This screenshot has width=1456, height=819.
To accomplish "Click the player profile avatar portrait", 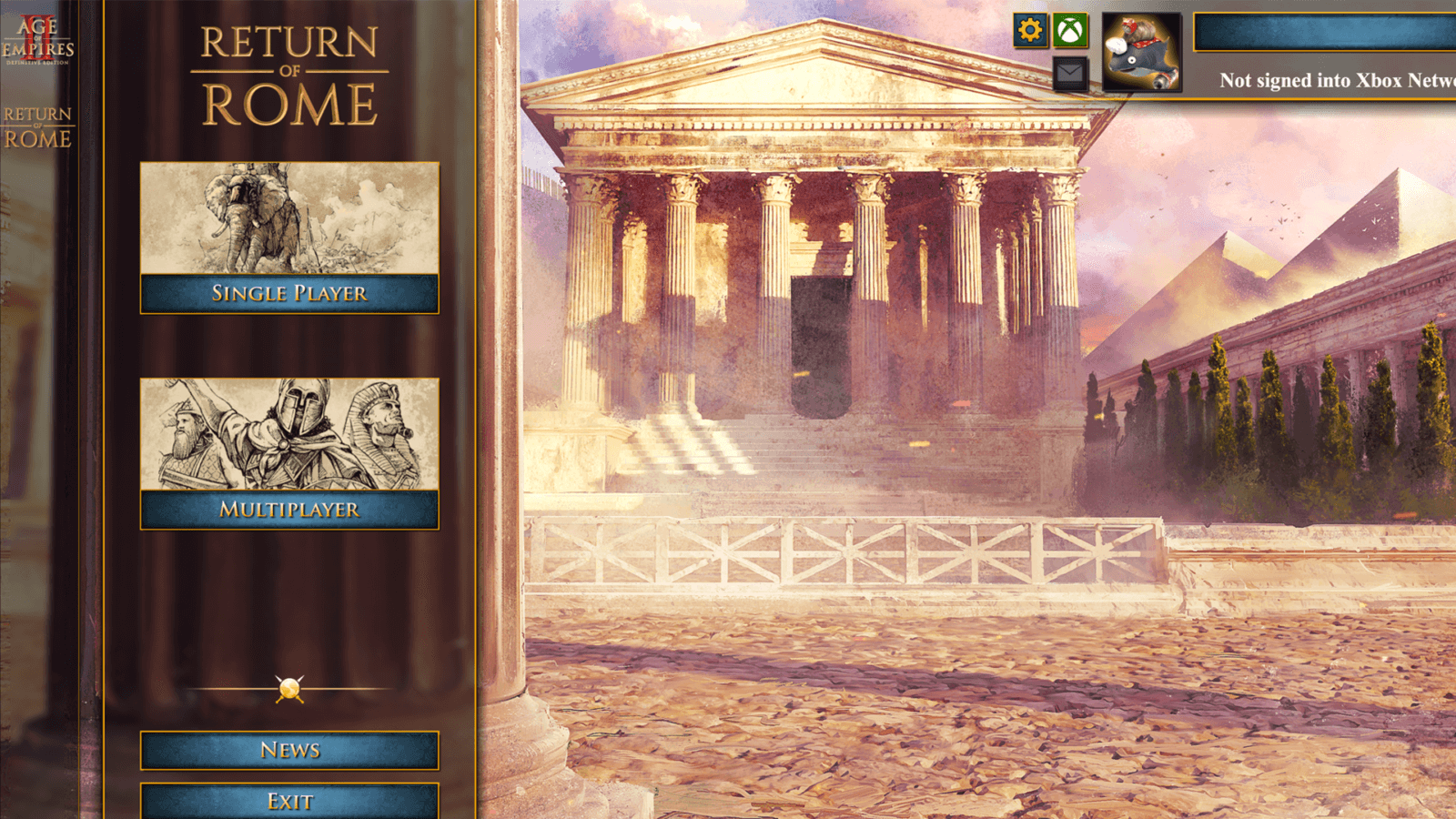I will [x=1143, y=50].
